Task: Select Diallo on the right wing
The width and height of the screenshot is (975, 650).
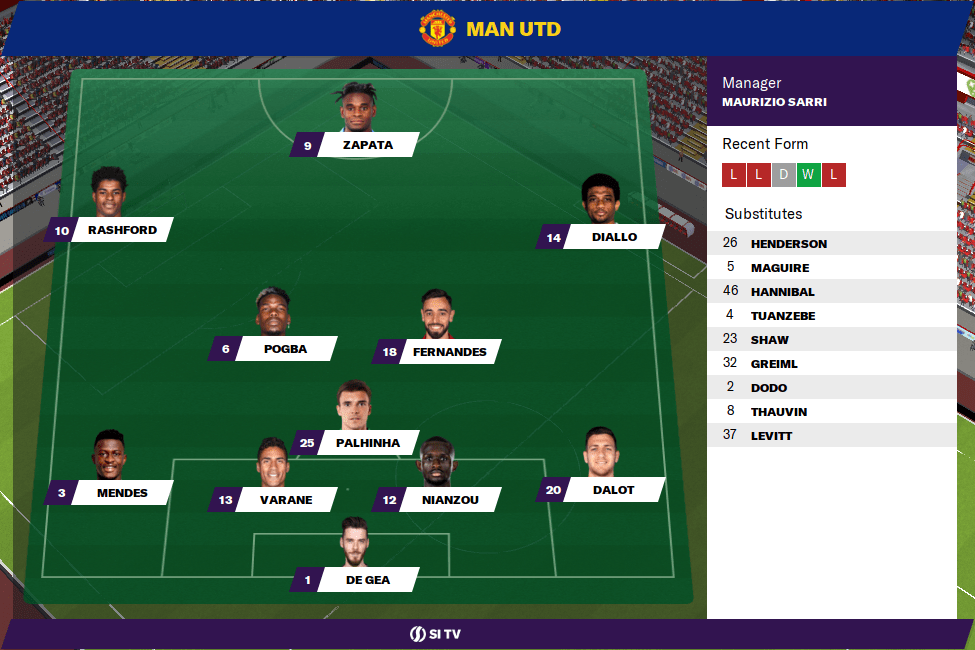Action: (614, 237)
